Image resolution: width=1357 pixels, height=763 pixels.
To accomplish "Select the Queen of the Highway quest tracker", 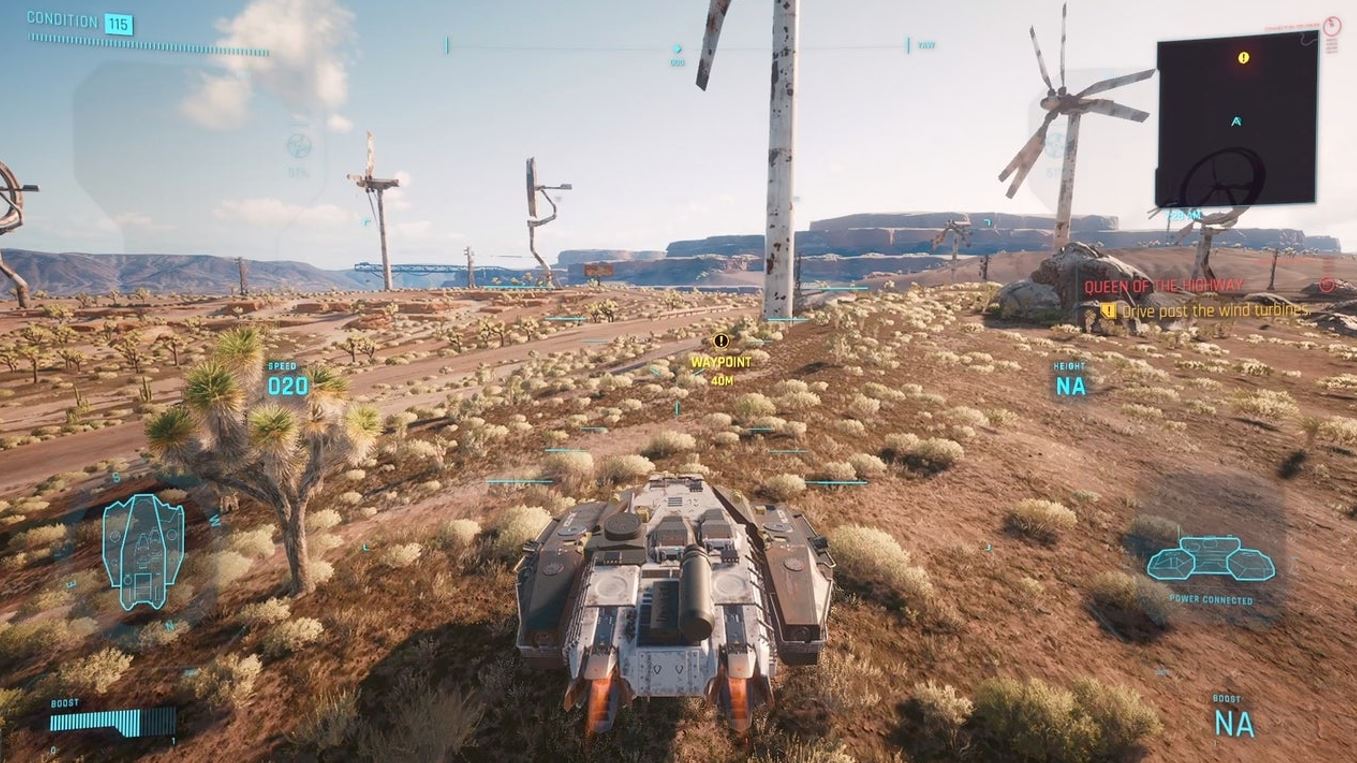I will [1163, 286].
